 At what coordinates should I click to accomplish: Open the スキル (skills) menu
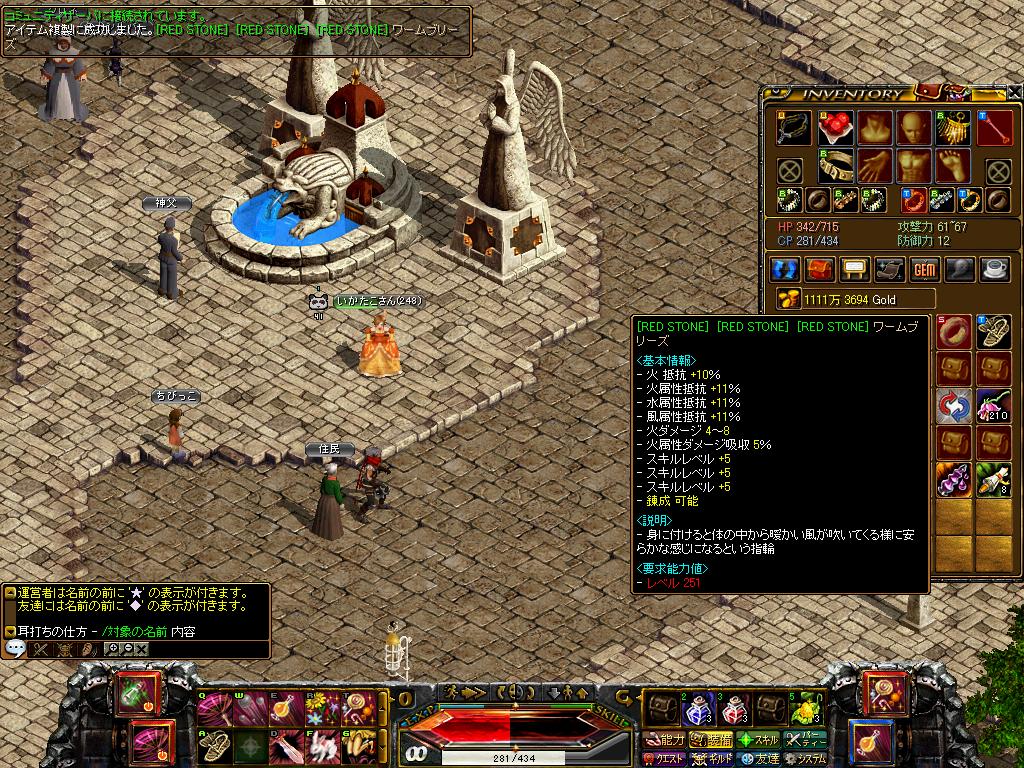pyautogui.click(x=759, y=740)
